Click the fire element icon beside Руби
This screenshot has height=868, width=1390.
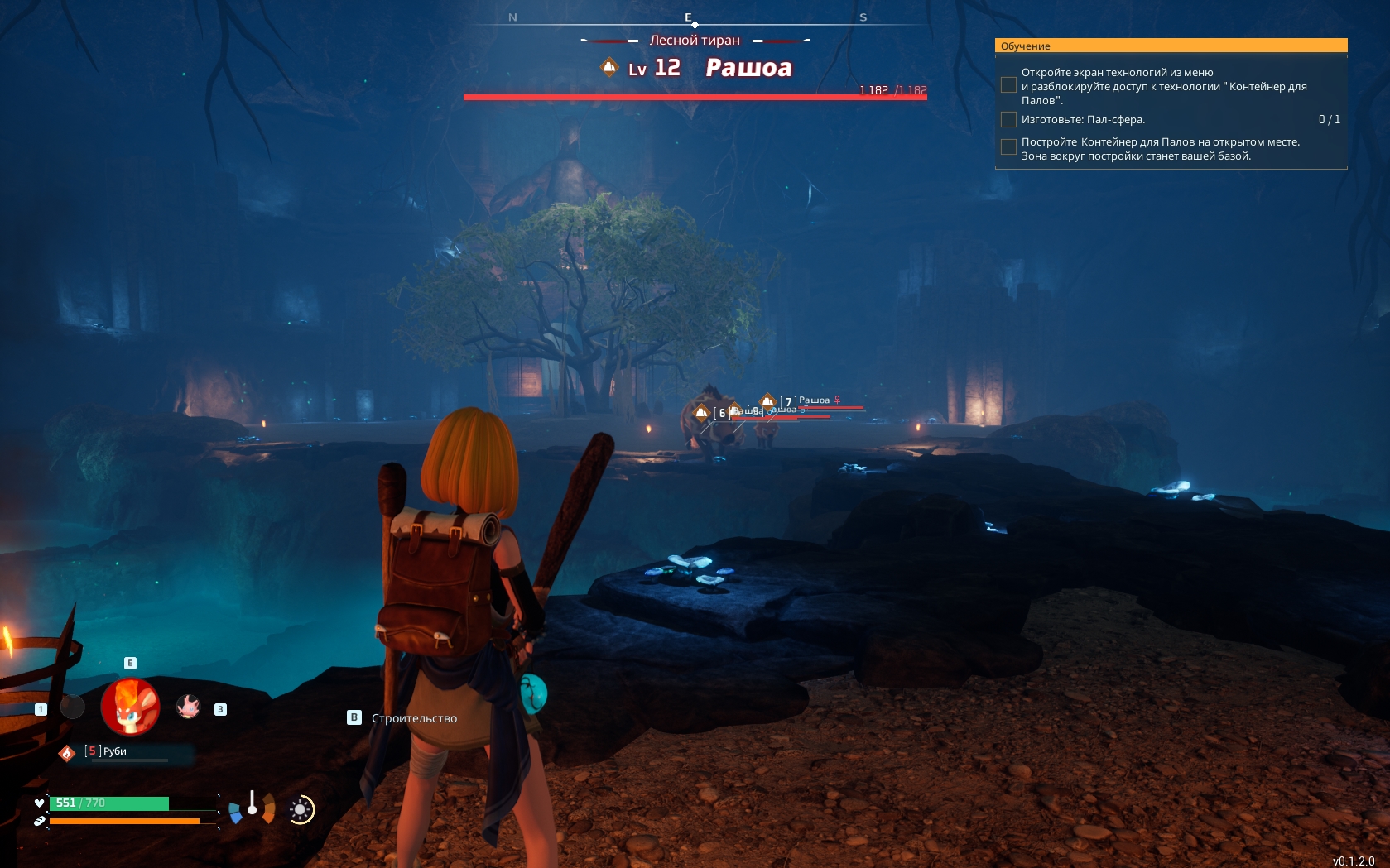67,752
